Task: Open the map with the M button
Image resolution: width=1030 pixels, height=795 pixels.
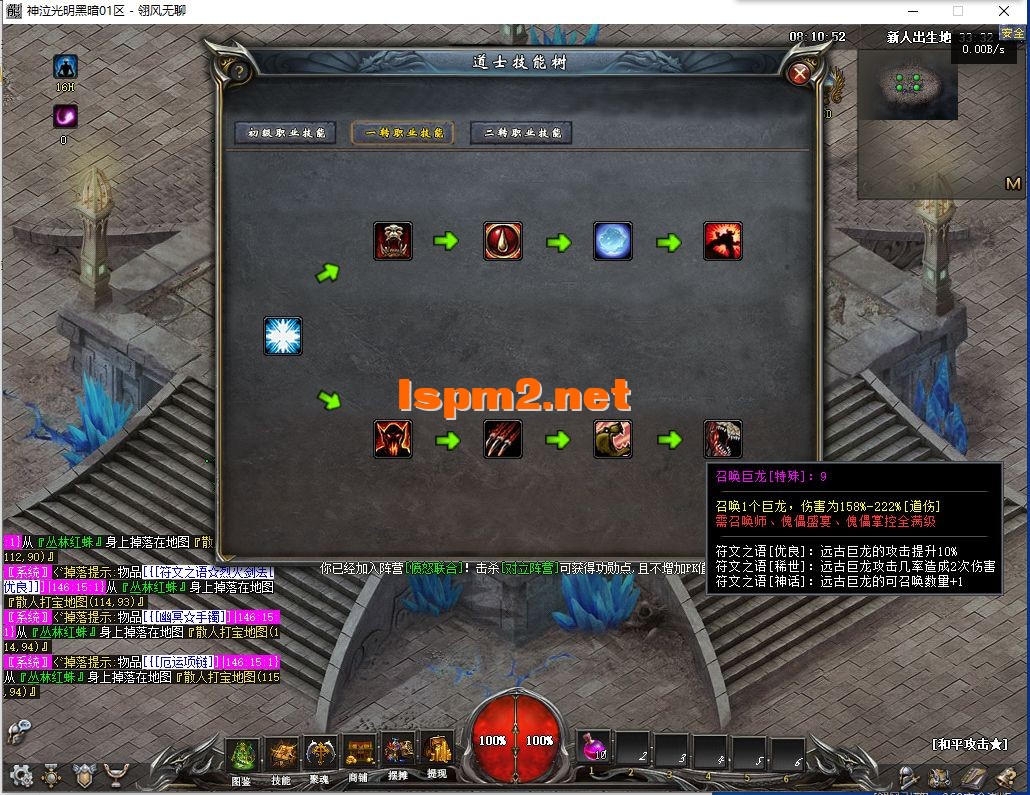Action: pyautogui.click(x=1013, y=184)
